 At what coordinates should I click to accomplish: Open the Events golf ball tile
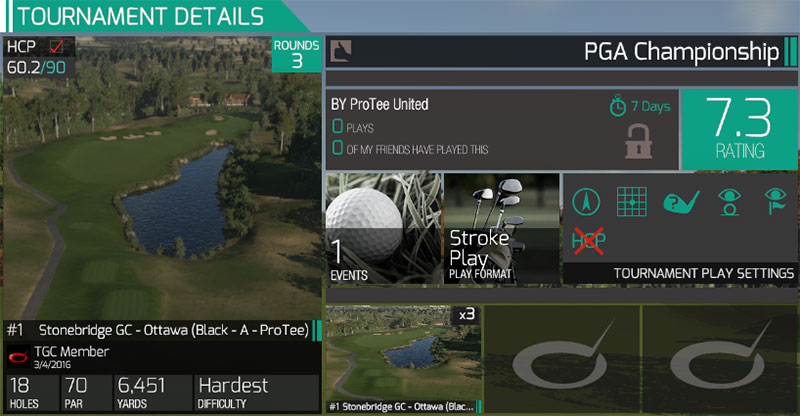click(x=383, y=229)
